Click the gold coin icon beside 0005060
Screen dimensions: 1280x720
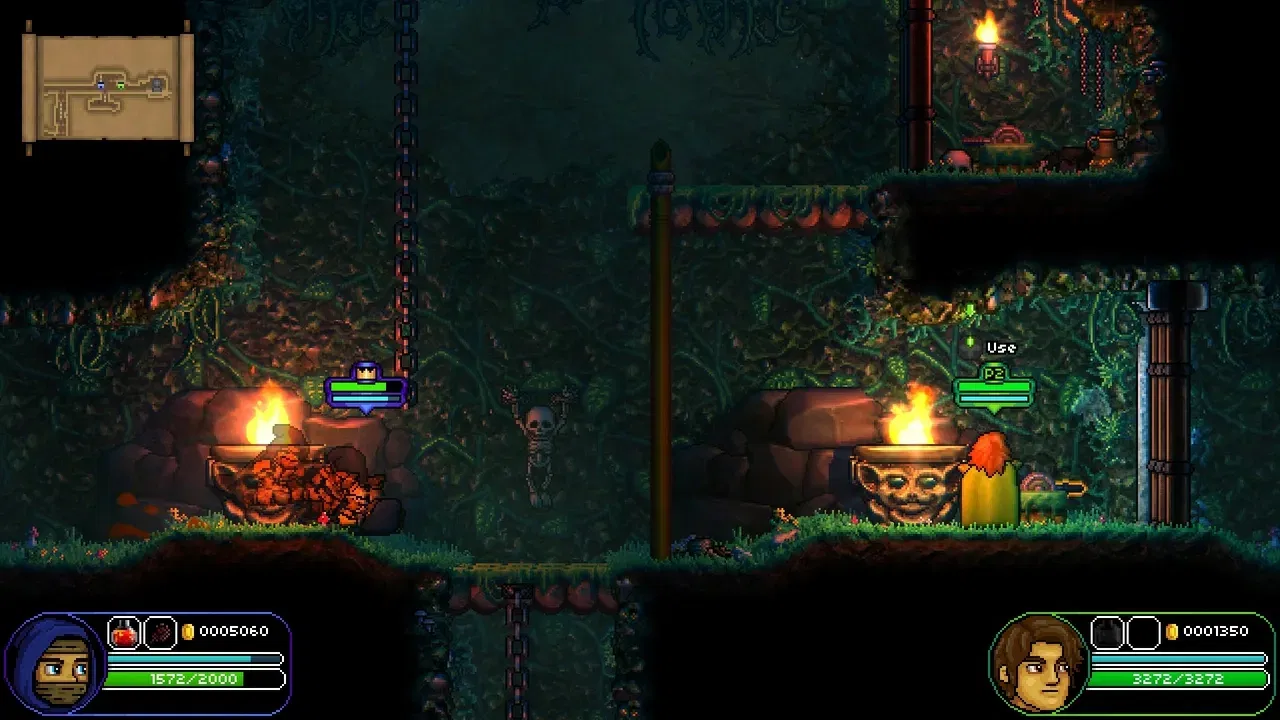(x=188, y=632)
